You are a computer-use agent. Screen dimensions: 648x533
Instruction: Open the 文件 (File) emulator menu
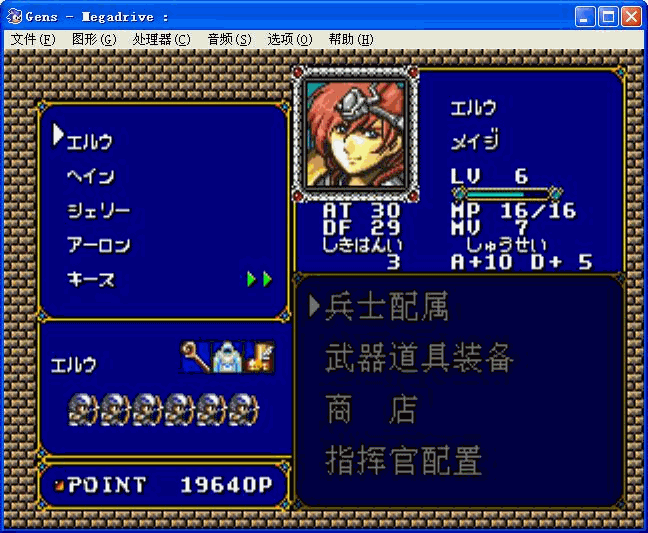coord(33,39)
